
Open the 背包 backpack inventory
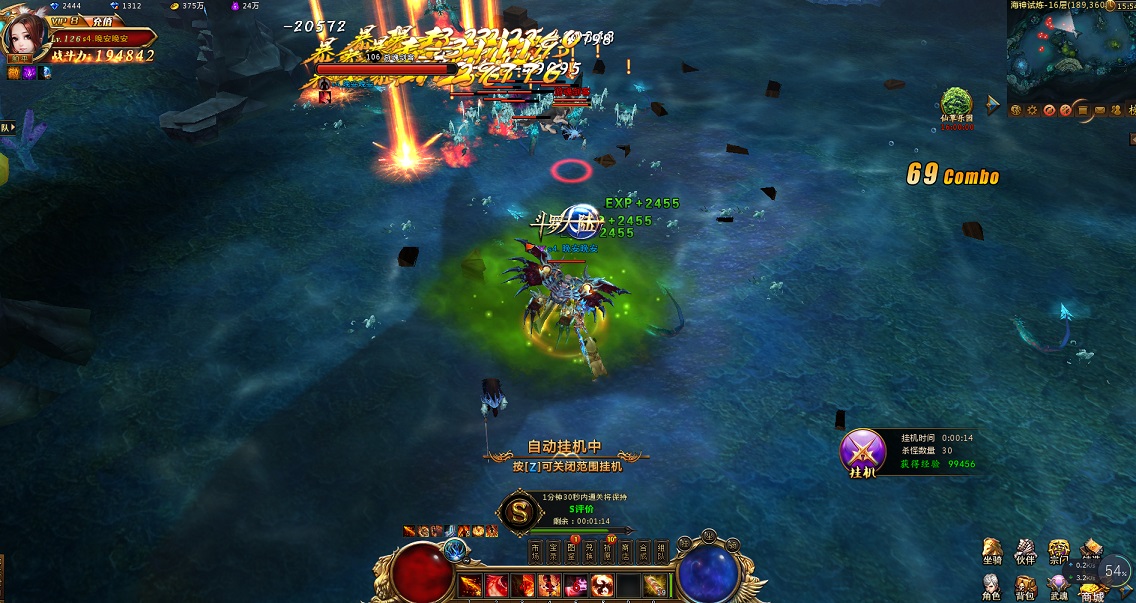click(1025, 587)
